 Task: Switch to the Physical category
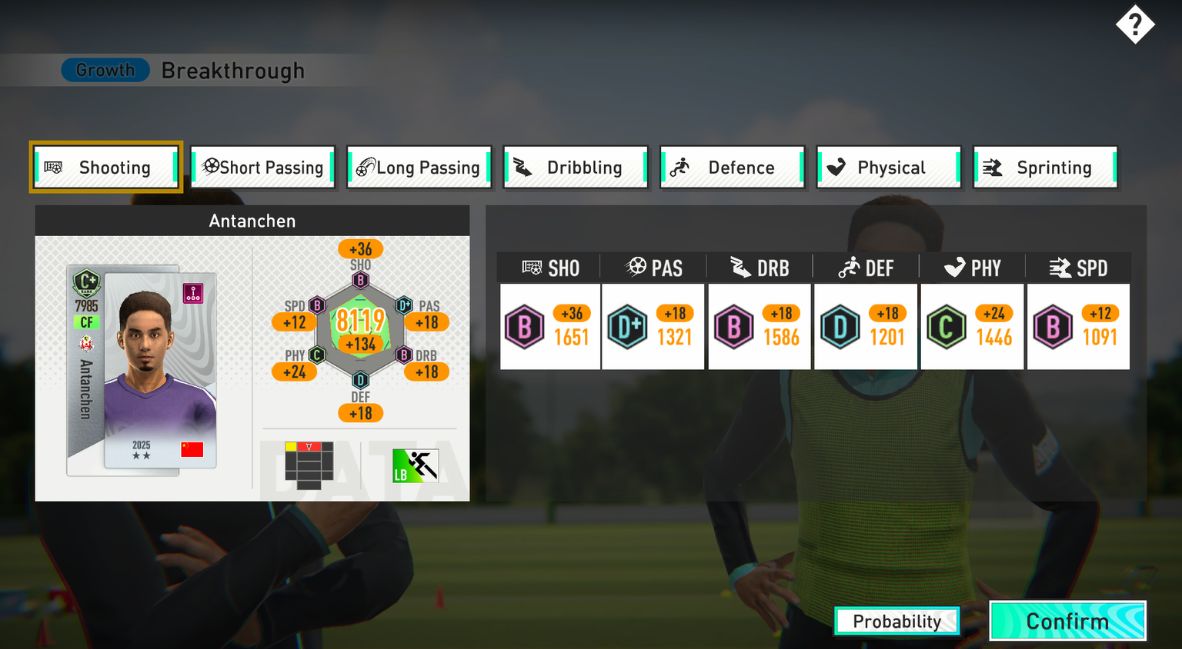(889, 167)
